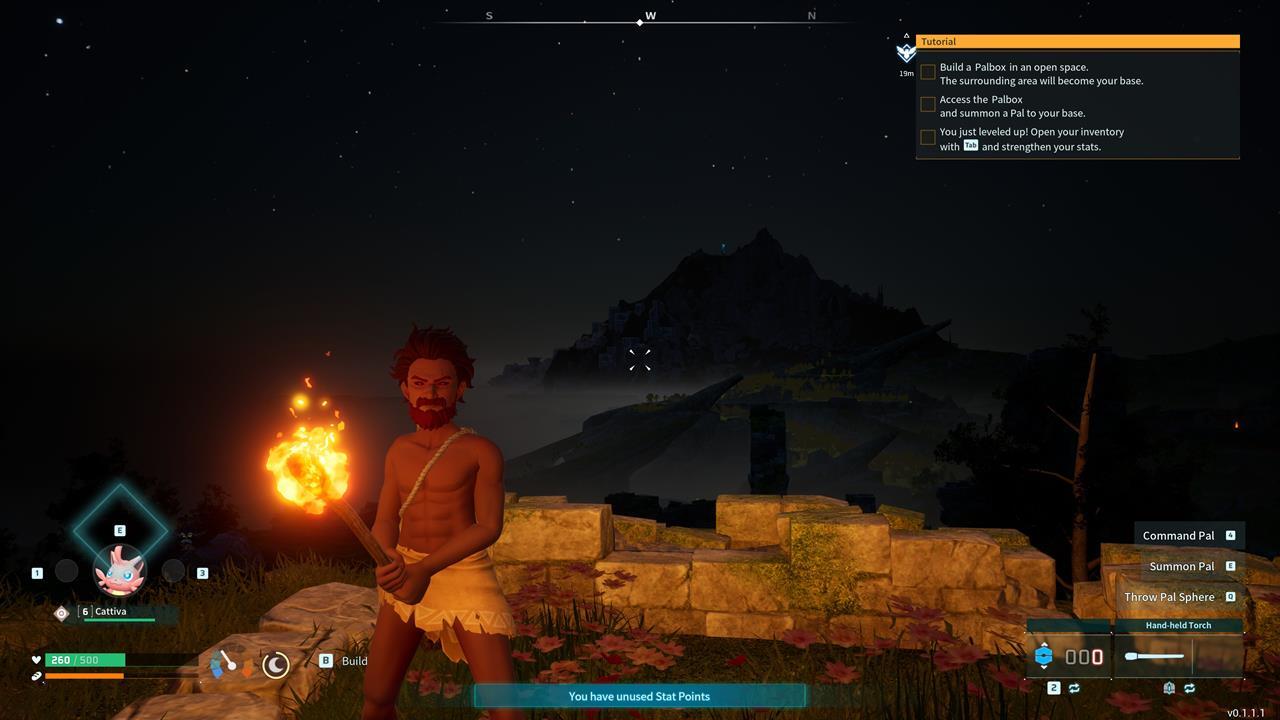
Task: Click the compass bar's W marker
Action: coord(650,16)
